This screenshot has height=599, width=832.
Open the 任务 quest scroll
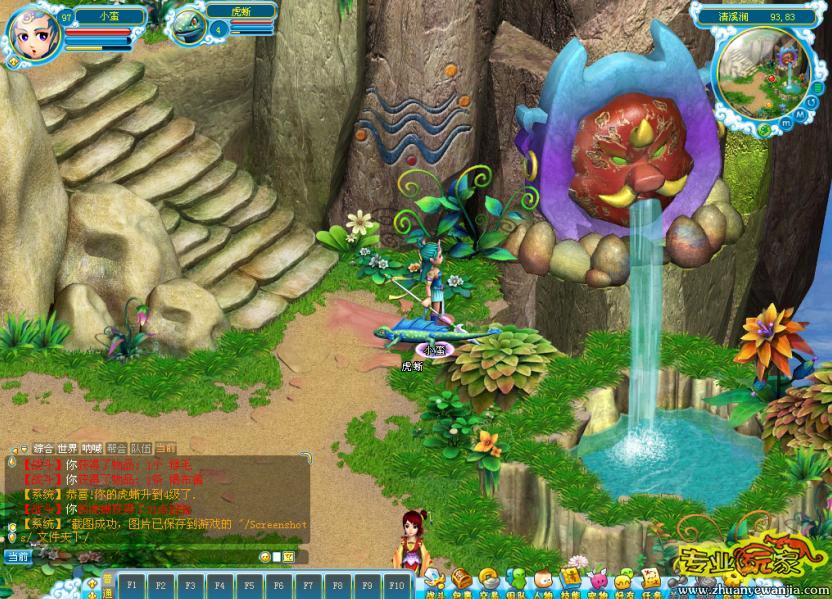650,579
